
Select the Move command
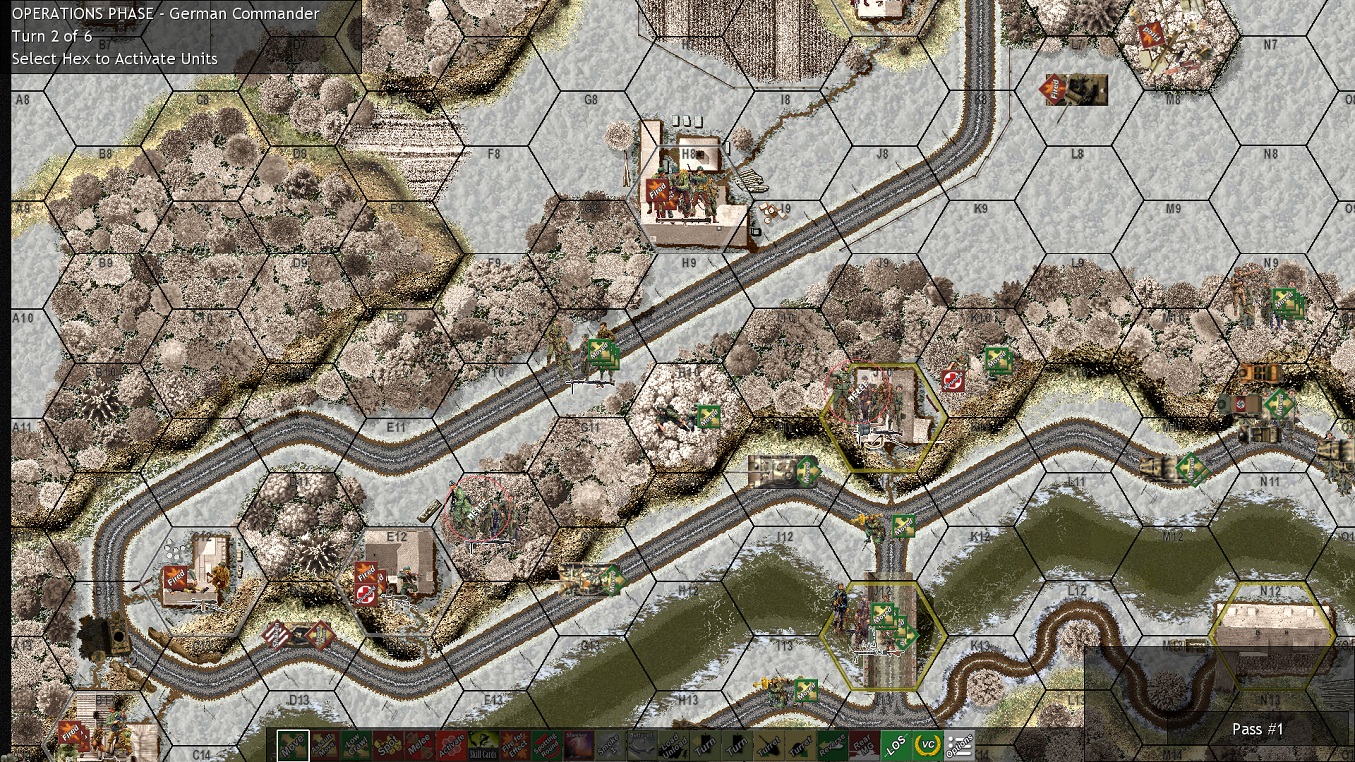(x=291, y=746)
